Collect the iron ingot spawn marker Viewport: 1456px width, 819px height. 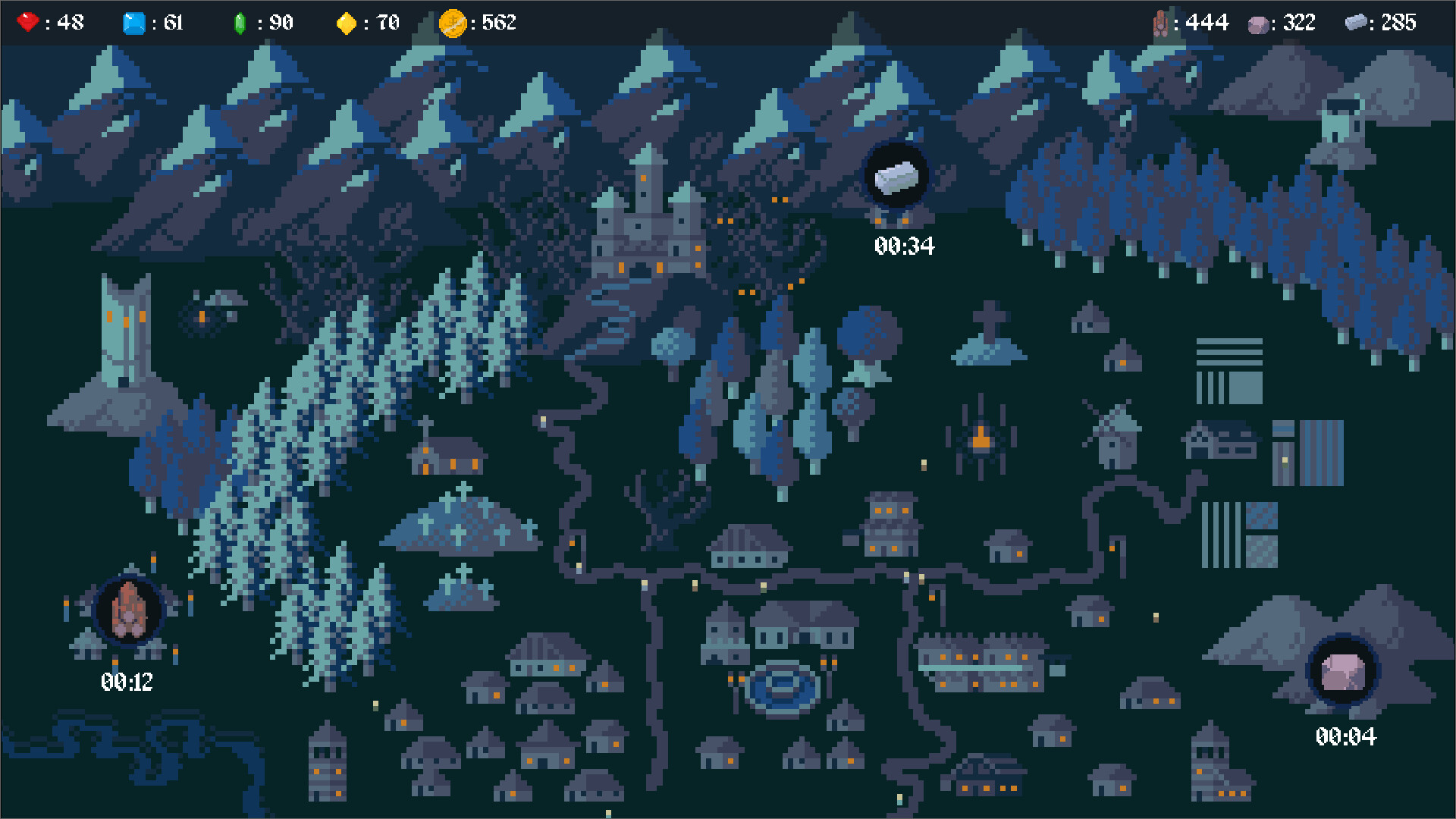[897, 175]
